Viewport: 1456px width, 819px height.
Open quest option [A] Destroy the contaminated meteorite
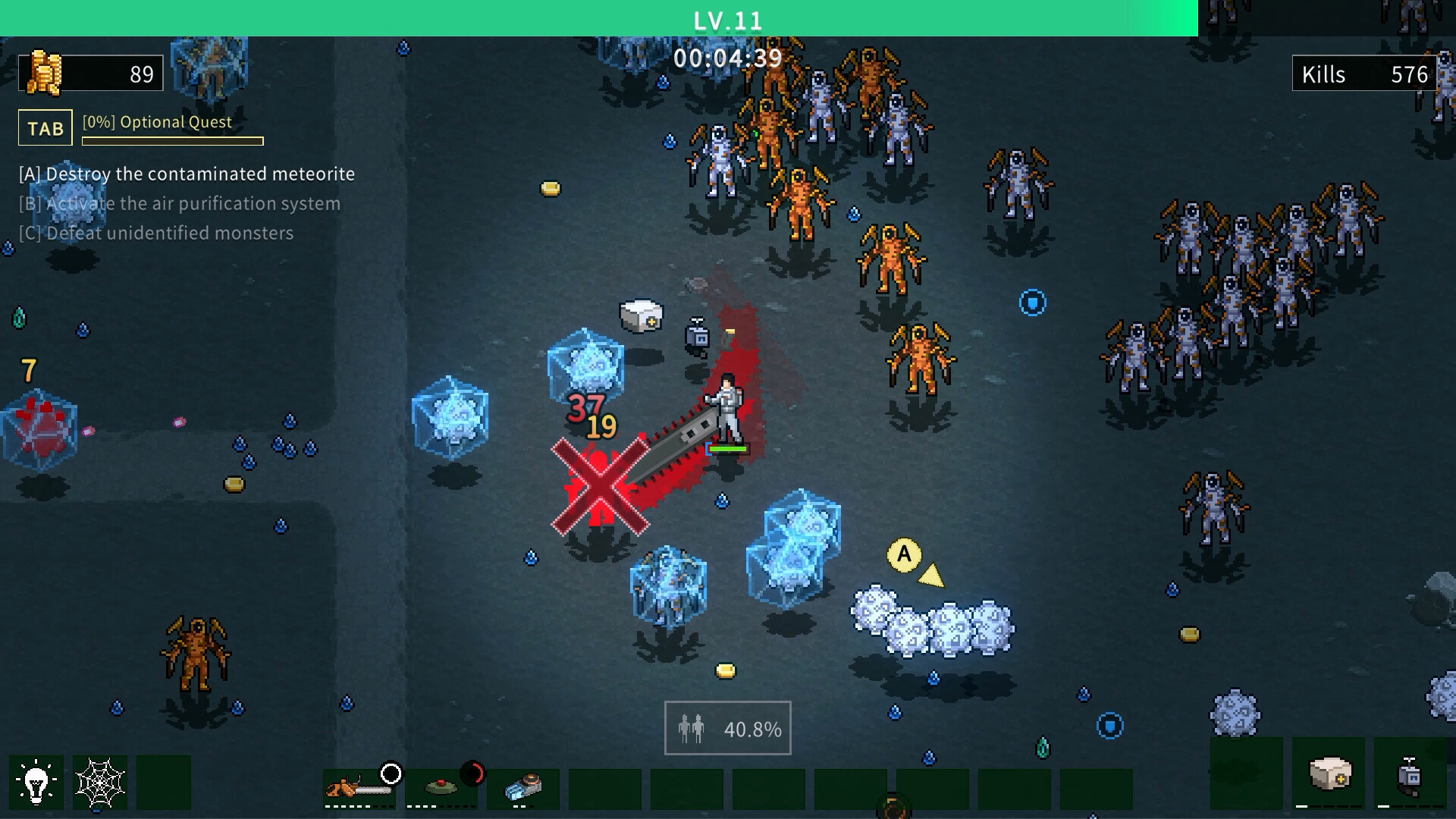pyautogui.click(x=186, y=174)
